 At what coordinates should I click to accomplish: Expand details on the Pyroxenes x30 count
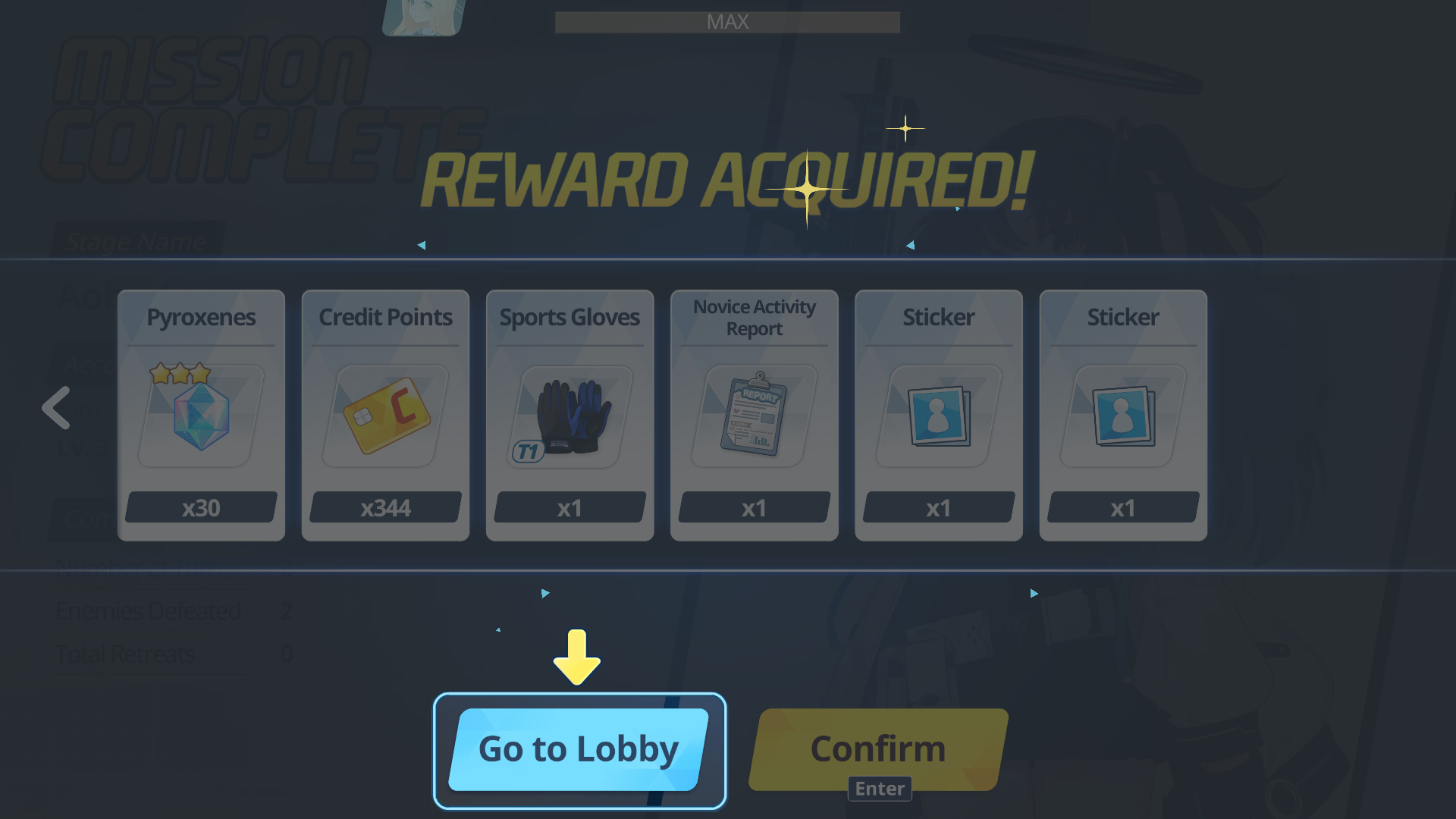tap(200, 507)
